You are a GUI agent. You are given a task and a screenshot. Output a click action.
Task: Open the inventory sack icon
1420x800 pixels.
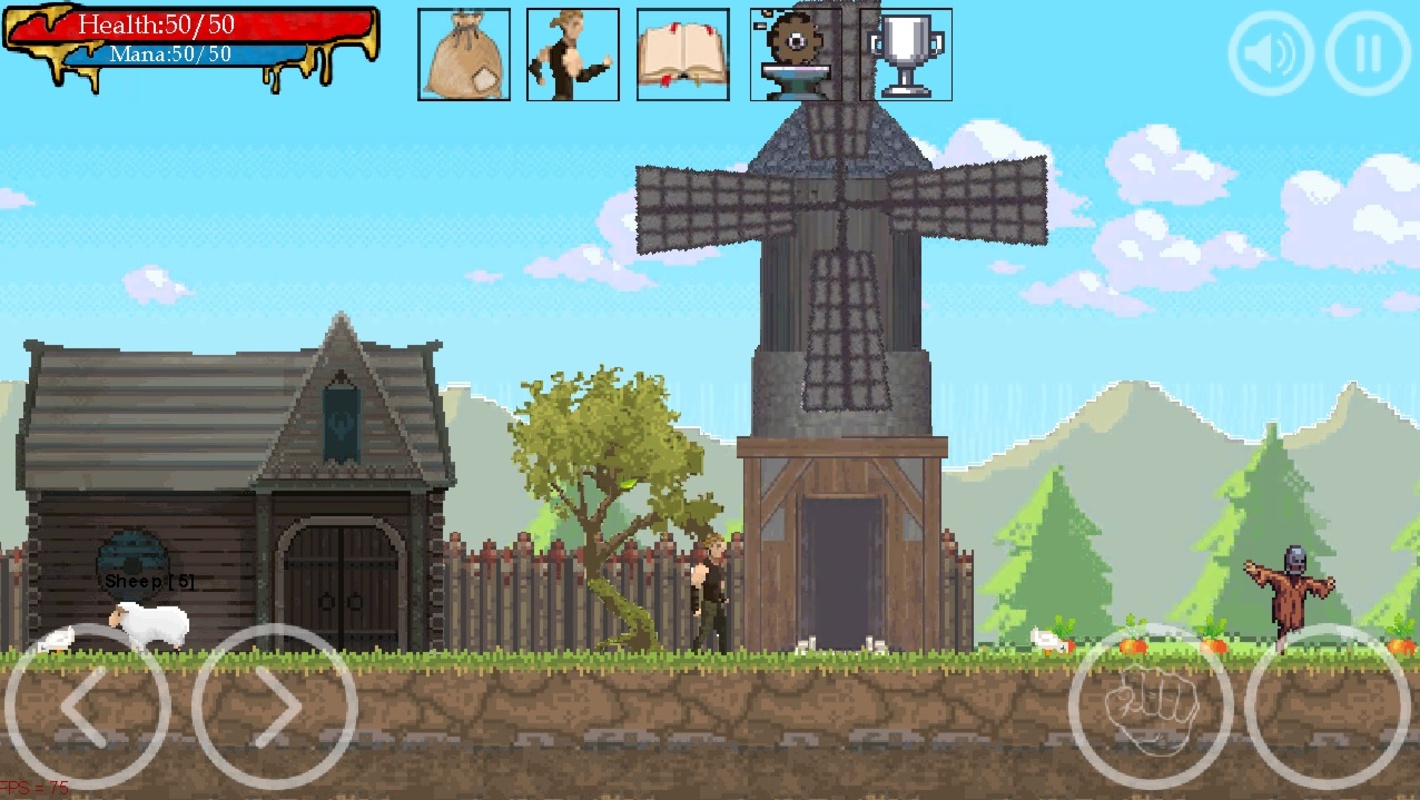pos(463,55)
